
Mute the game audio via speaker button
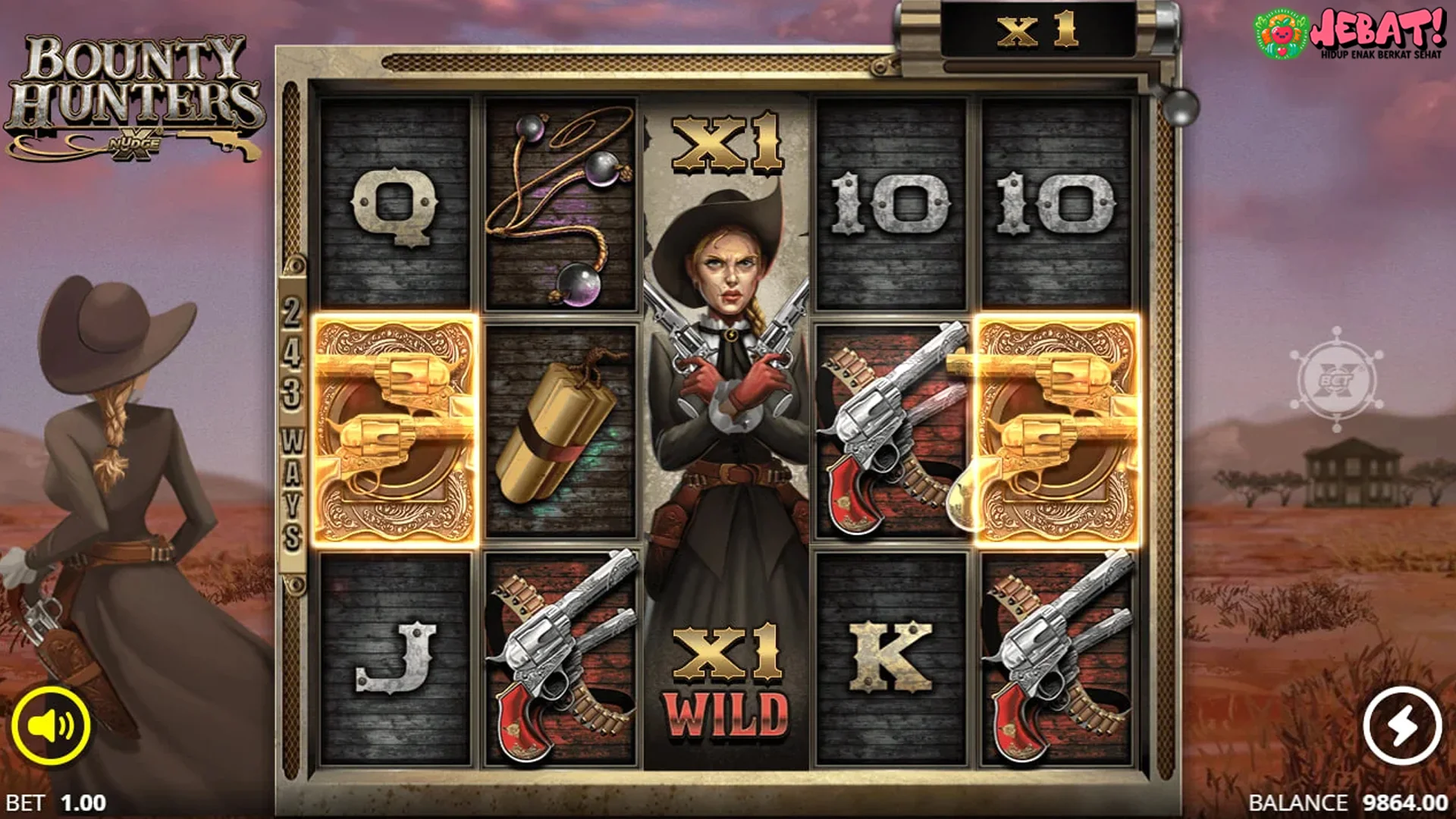pos(53,724)
